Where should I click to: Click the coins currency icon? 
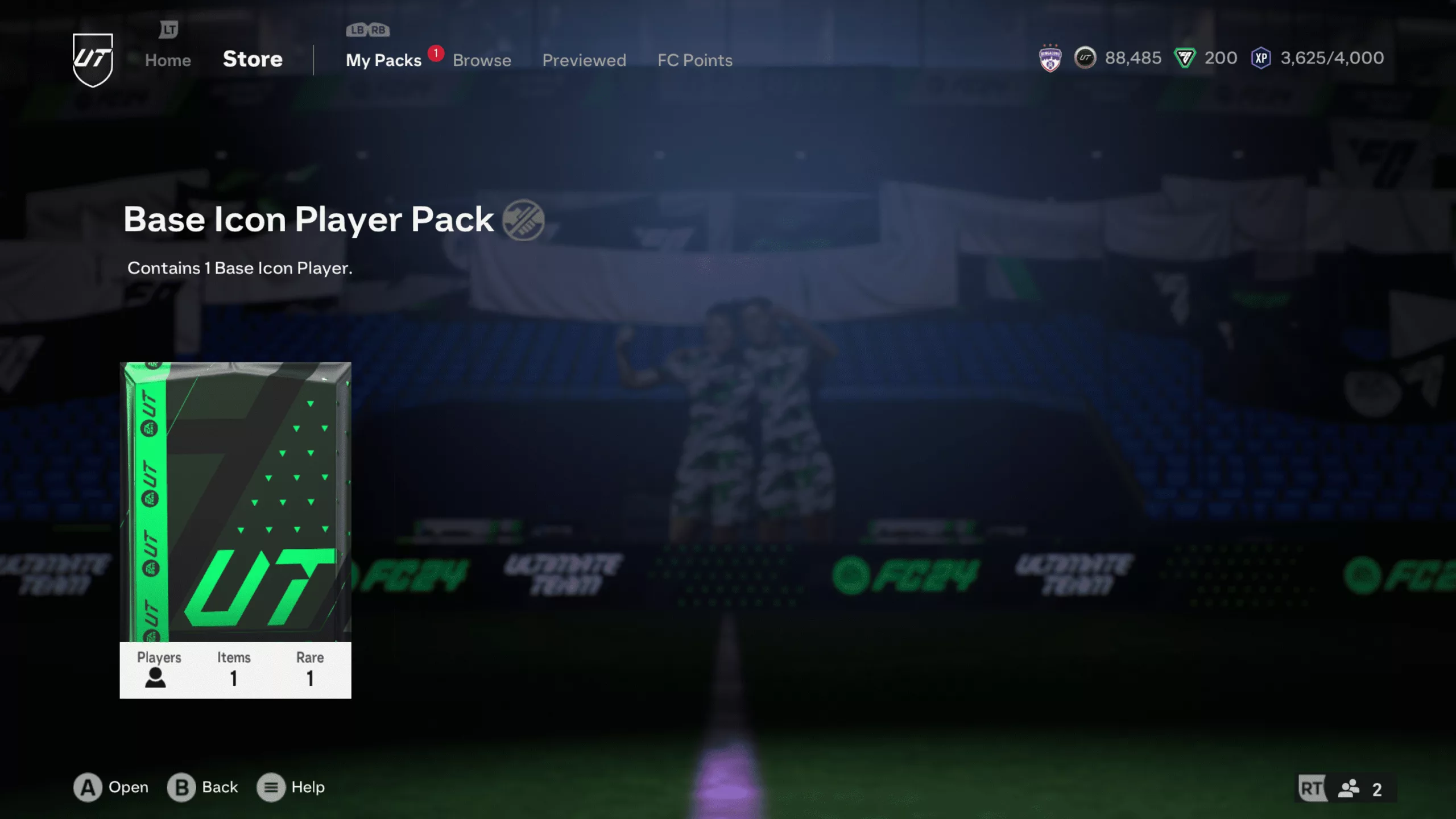(1085, 57)
